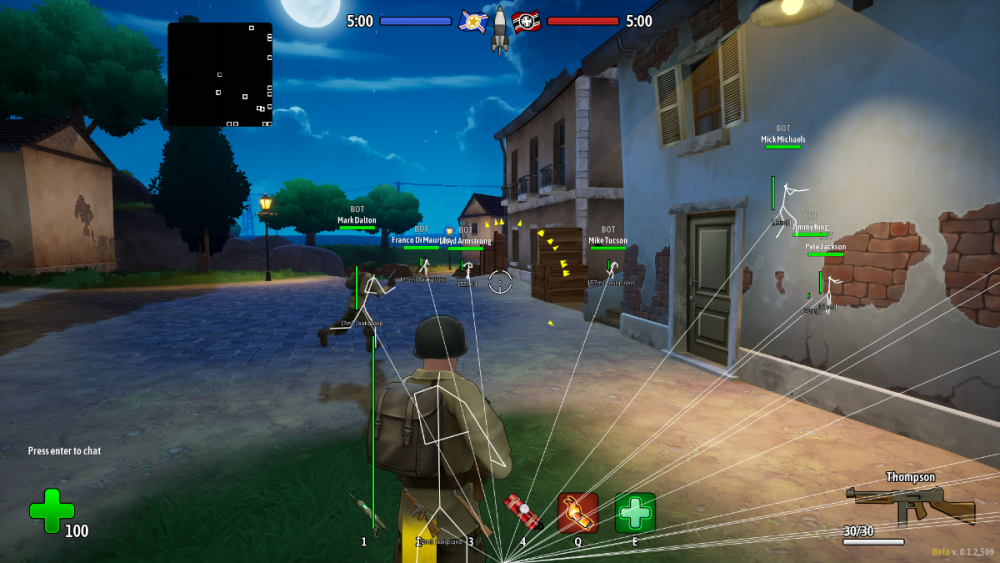Switch to the rifle in slot 3

[x=469, y=514]
